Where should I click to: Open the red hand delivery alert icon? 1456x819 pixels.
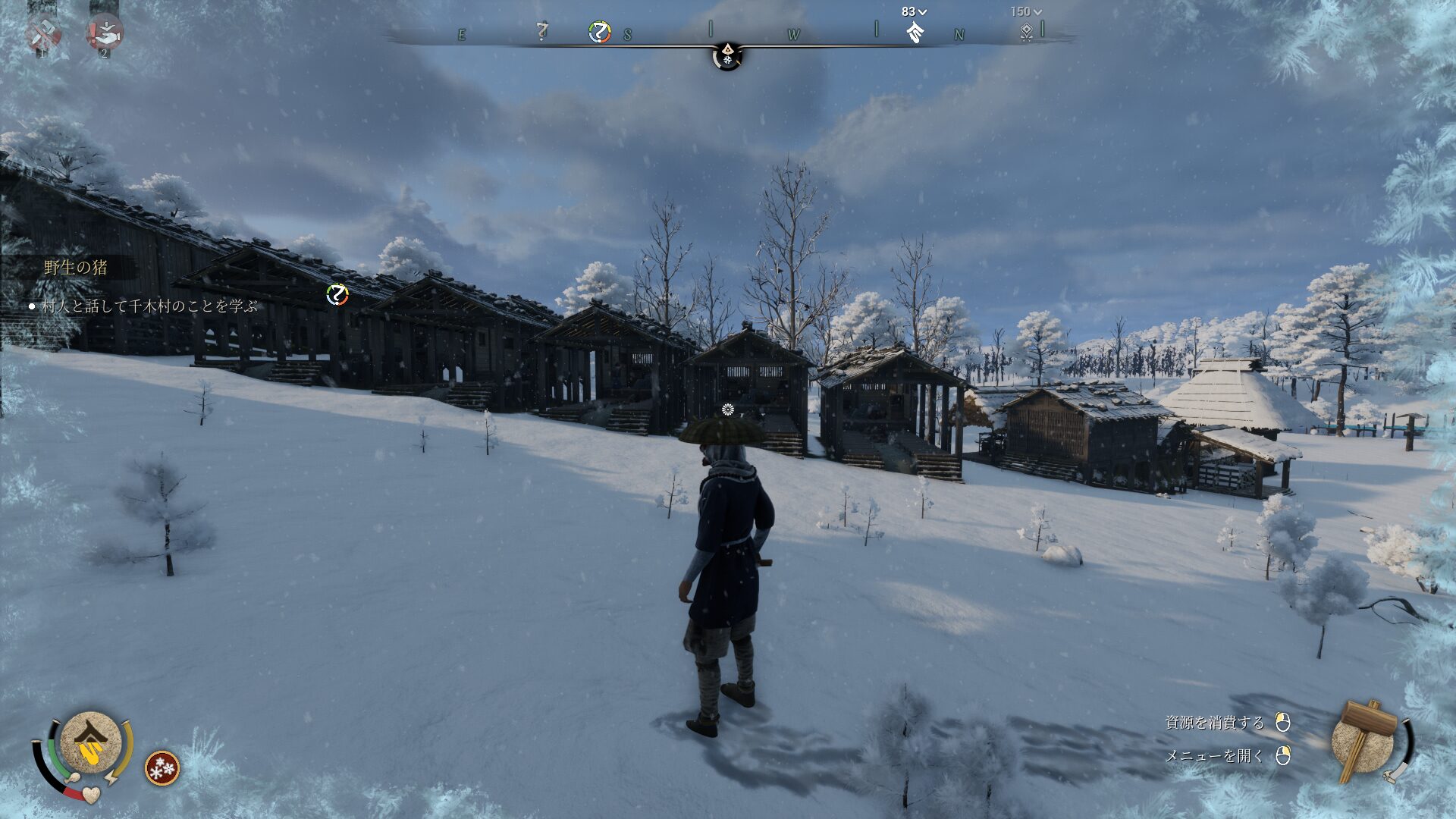pos(105,33)
